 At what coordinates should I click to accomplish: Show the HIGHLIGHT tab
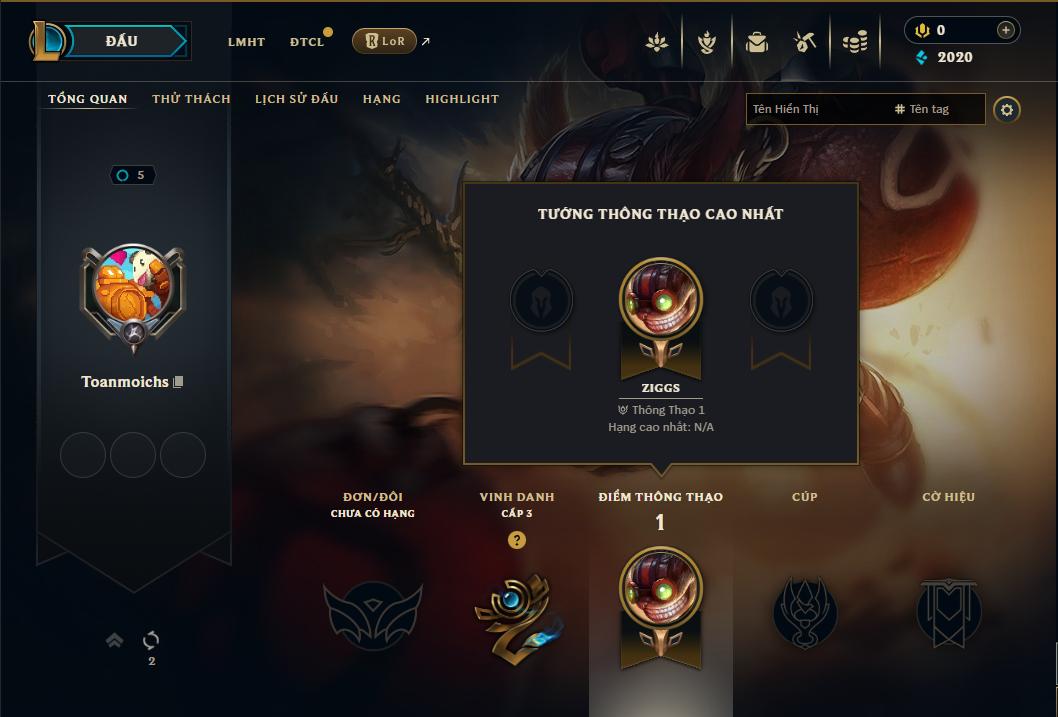tap(462, 99)
